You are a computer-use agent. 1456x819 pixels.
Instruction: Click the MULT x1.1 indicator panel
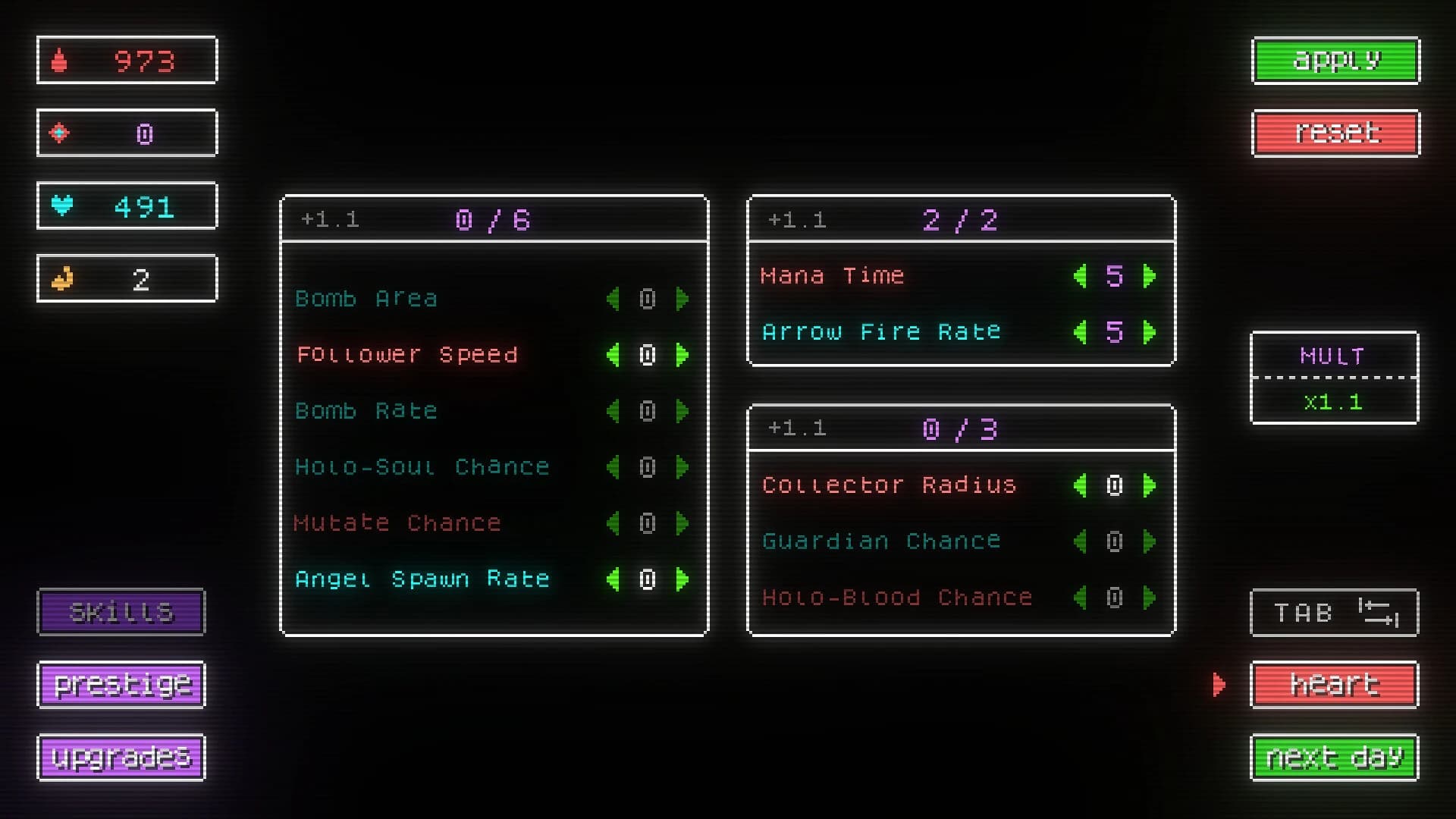tap(1333, 378)
